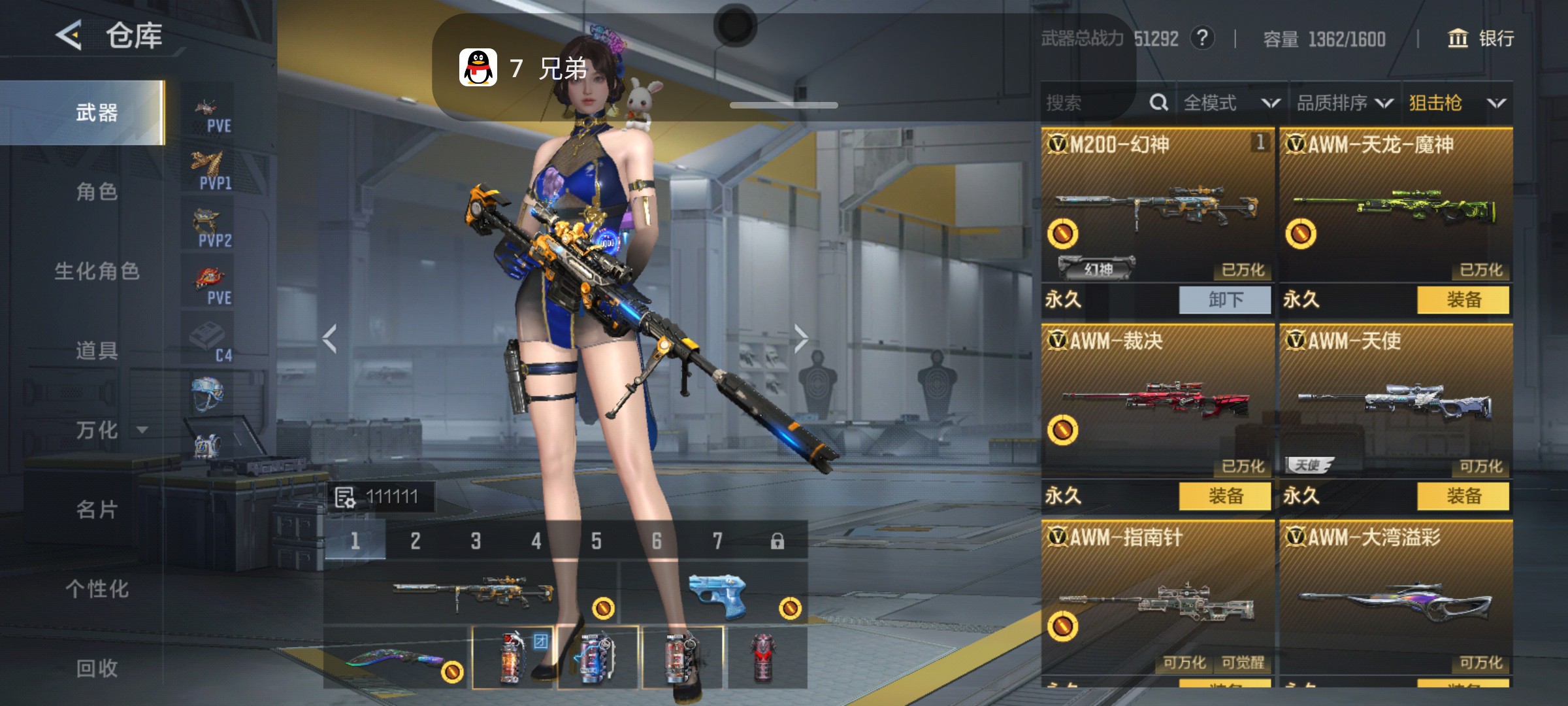The image size is (1568, 706).
Task: Open the 狙击枪 weapon type dropdown
Action: click(1457, 103)
